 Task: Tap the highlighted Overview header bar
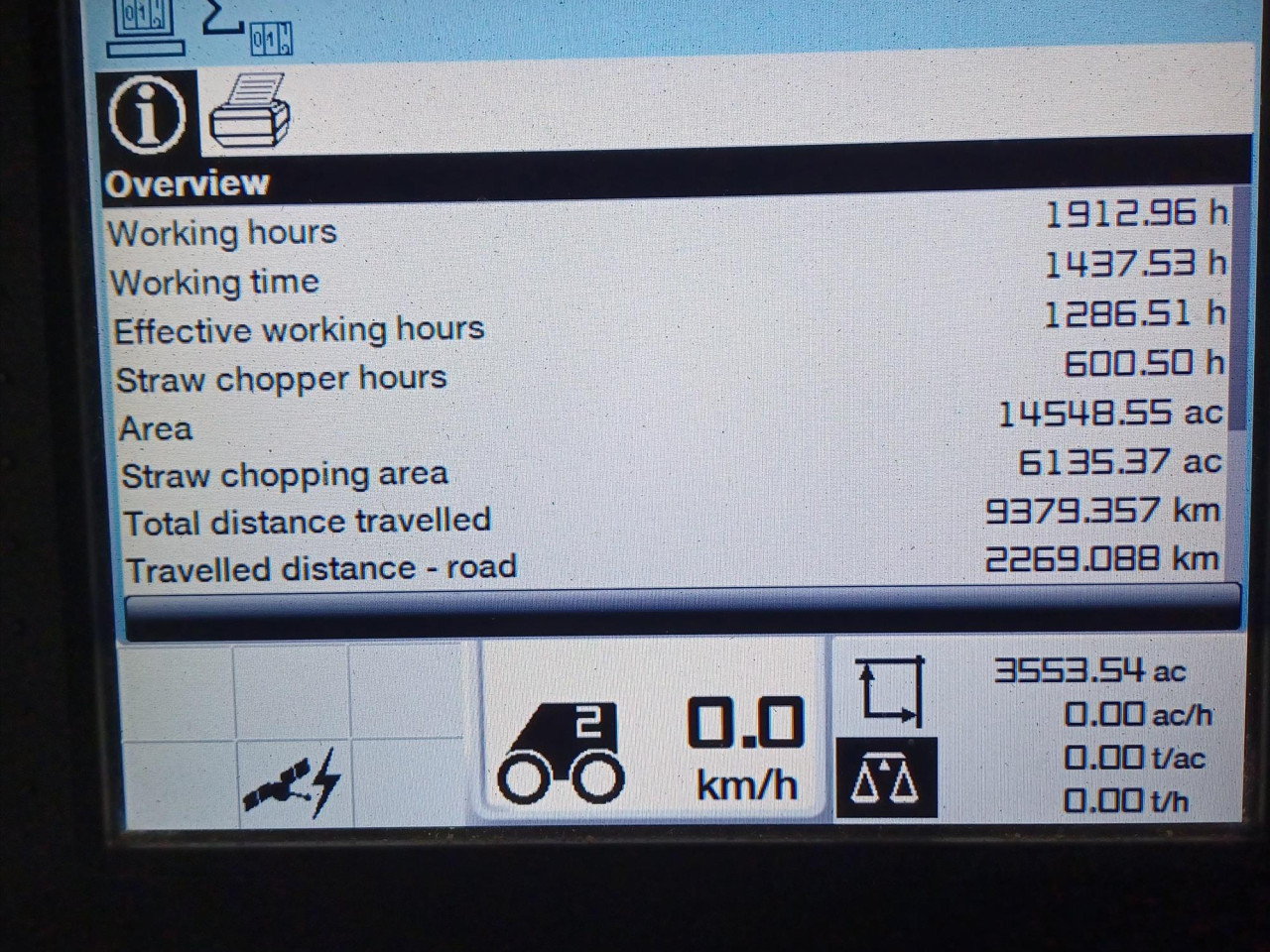pyautogui.click(x=397, y=182)
